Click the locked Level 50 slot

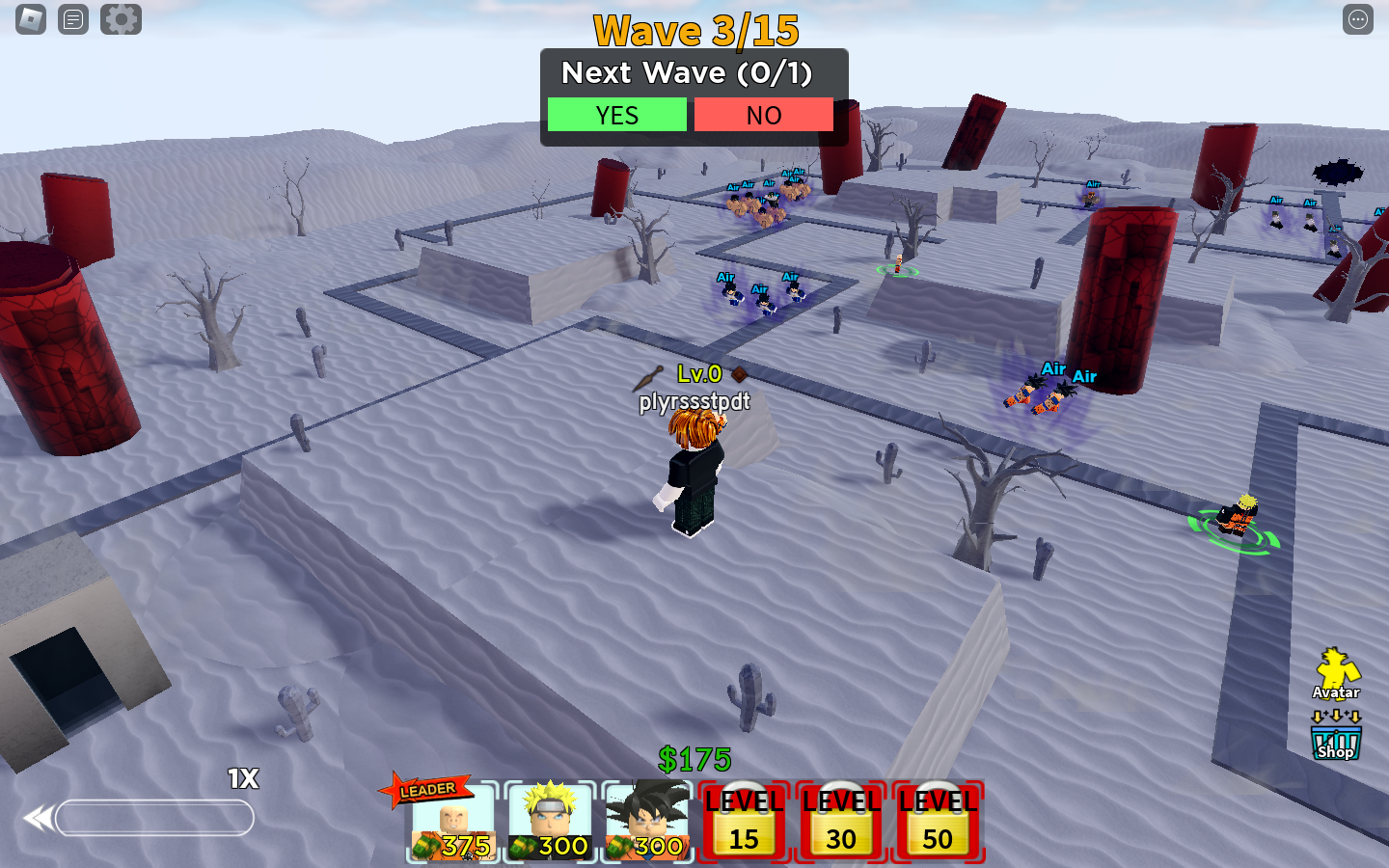pos(938,822)
